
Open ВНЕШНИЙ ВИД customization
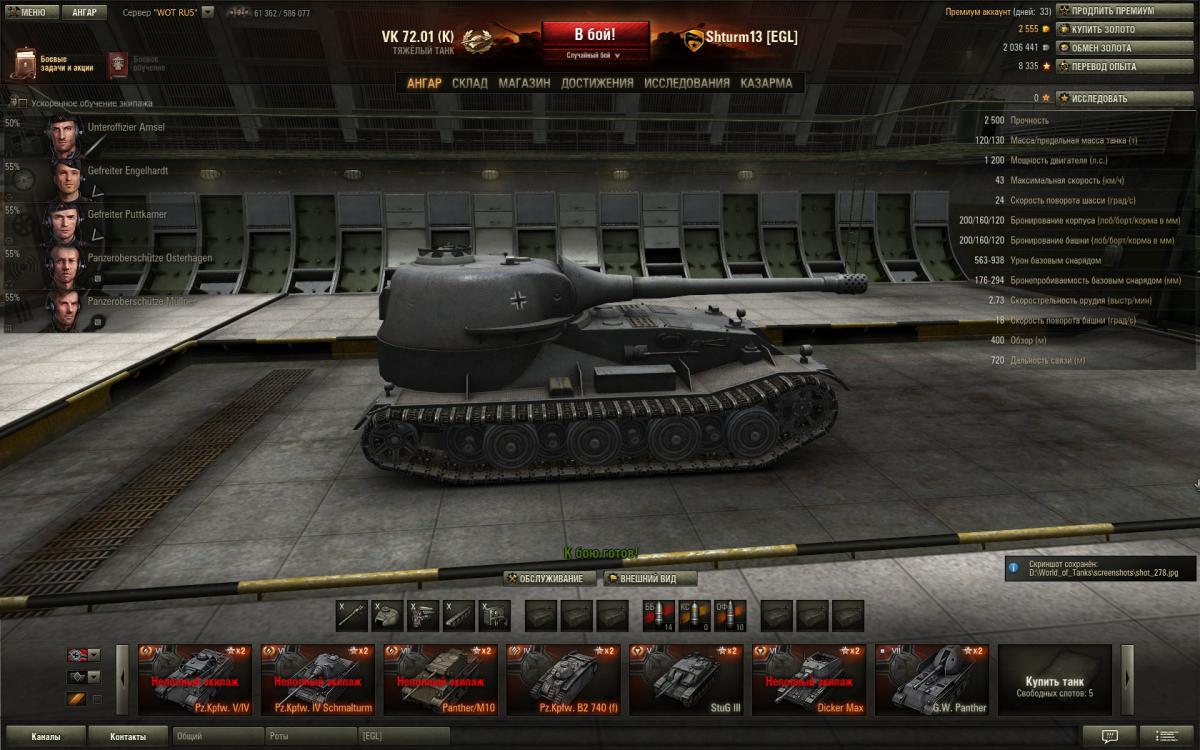650,578
